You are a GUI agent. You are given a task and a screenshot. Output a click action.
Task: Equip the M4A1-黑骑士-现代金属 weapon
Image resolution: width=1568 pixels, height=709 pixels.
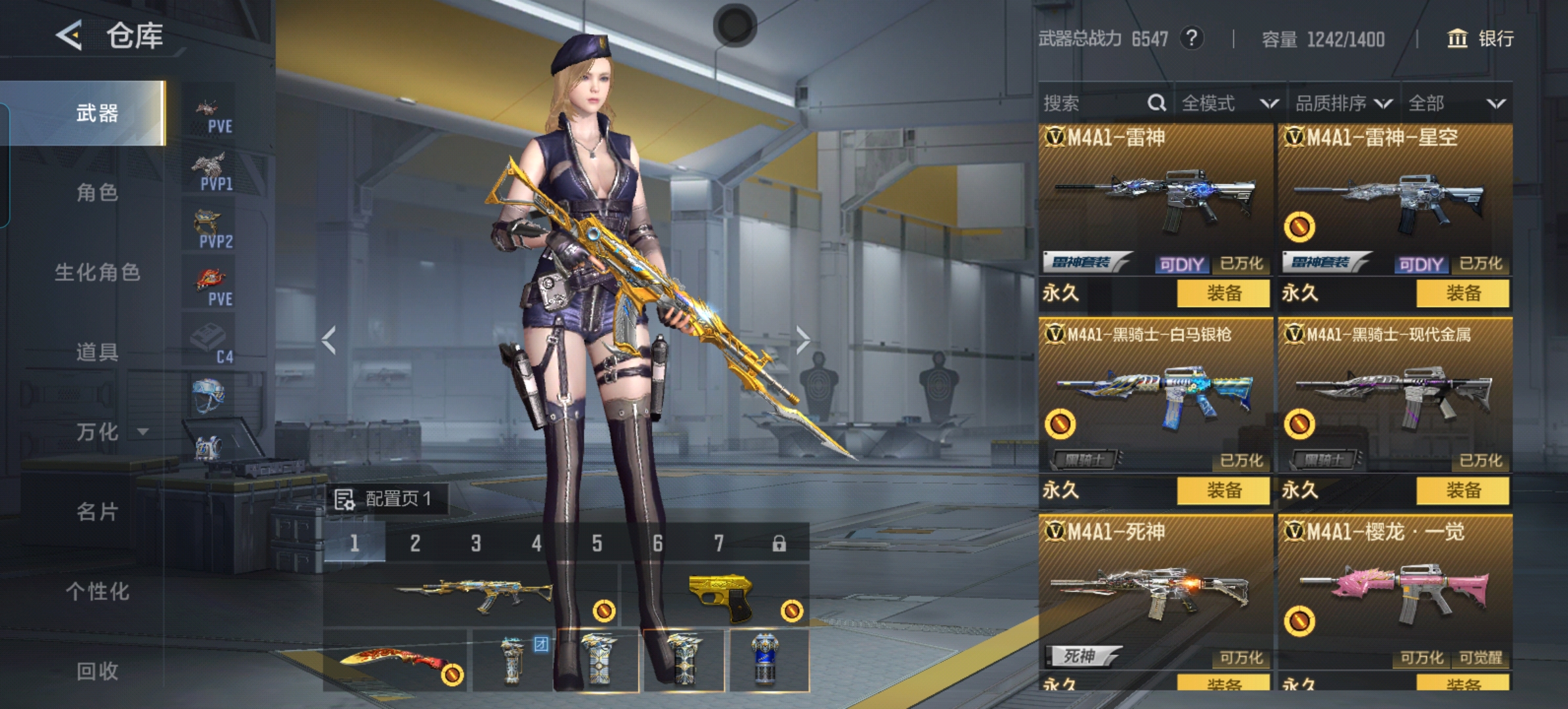coord(1462,490)
